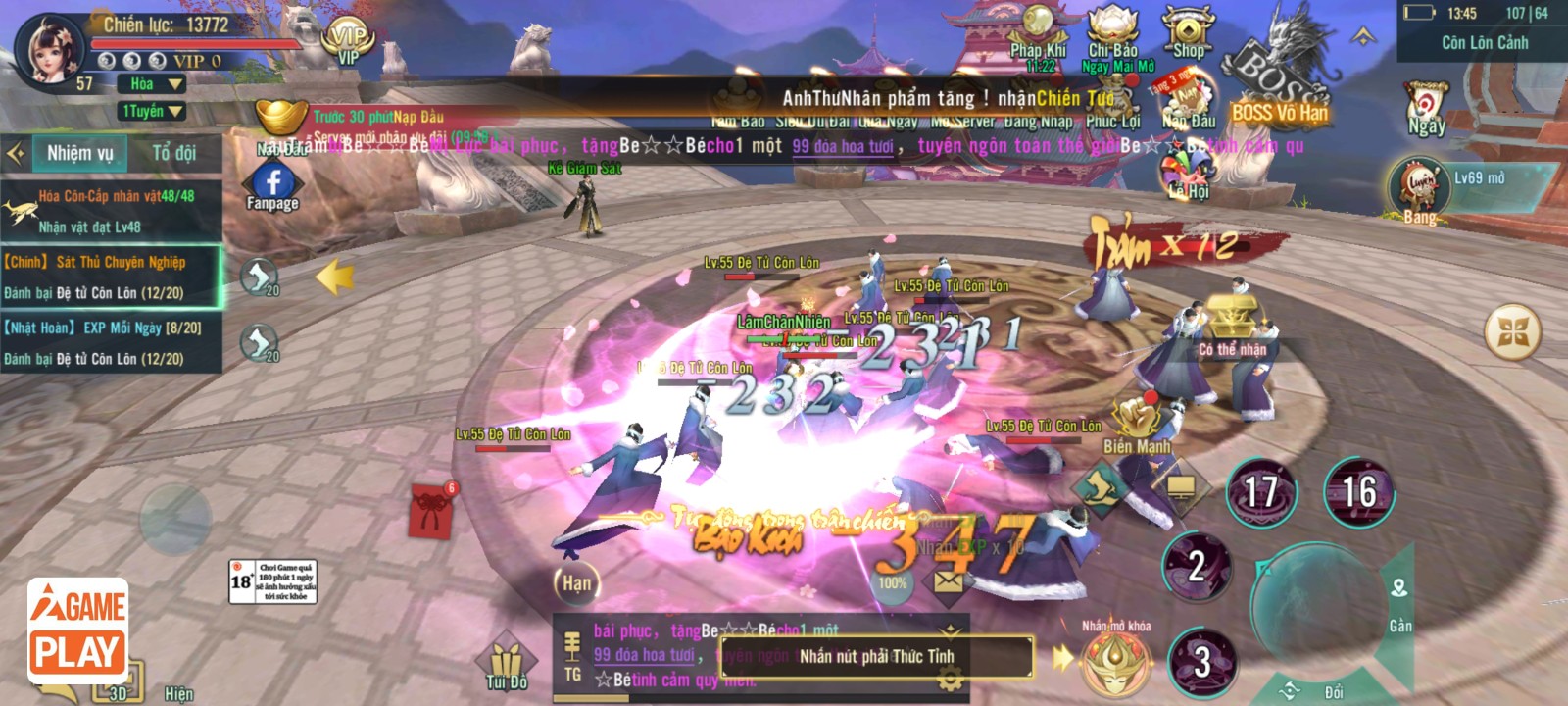The image size is (1568, 706).
Task: Open the Fanpage Facebook link
Action: 272,186
